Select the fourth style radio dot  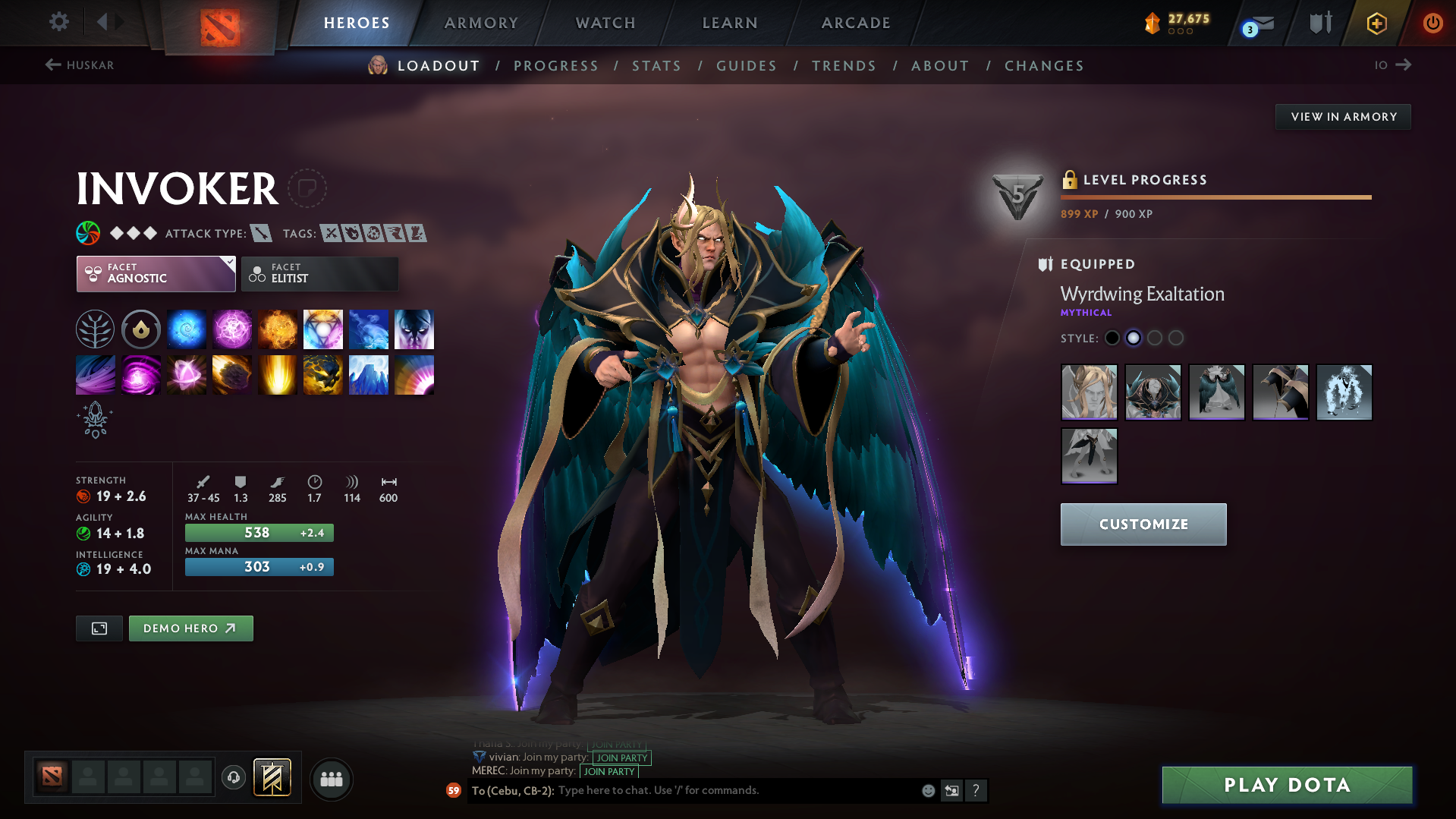[1176, 339]
